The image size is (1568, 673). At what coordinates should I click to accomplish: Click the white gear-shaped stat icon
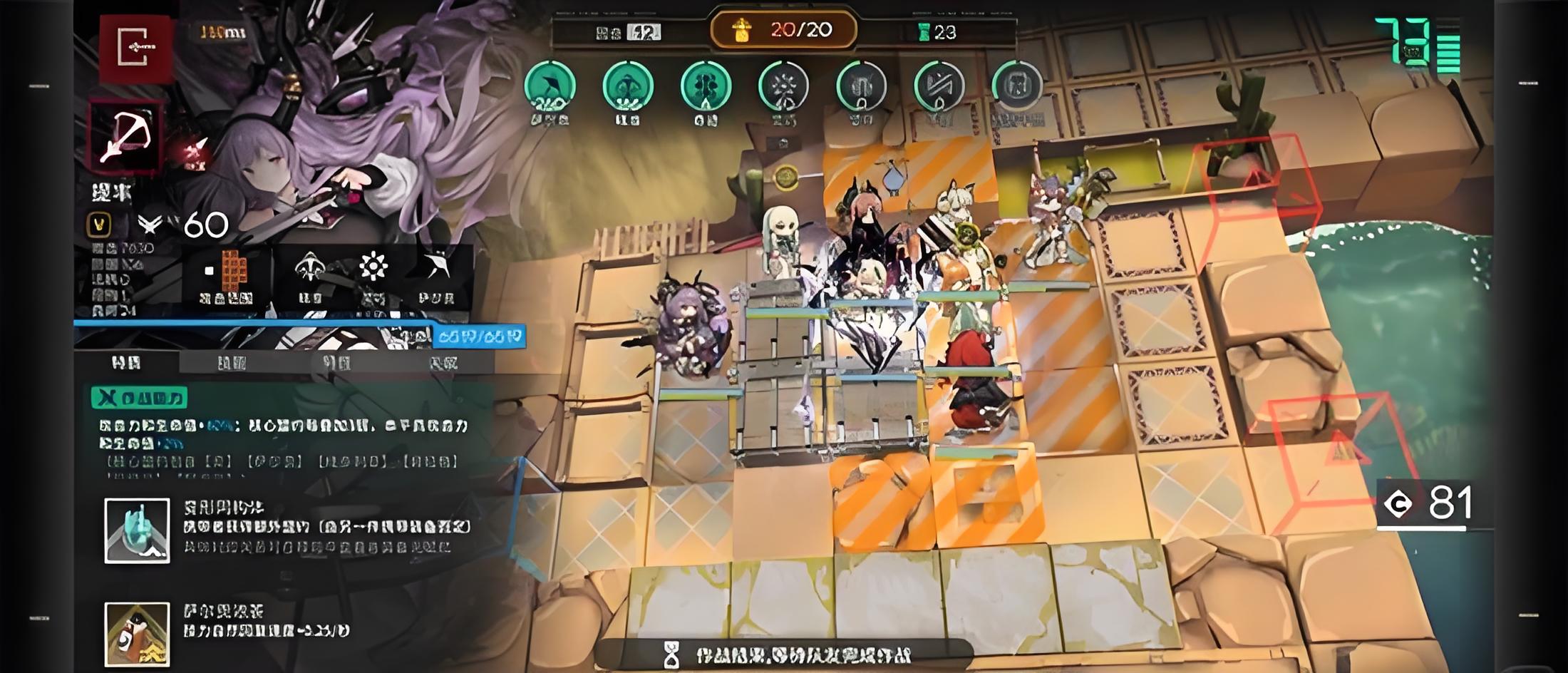click(x=373, y=268)
